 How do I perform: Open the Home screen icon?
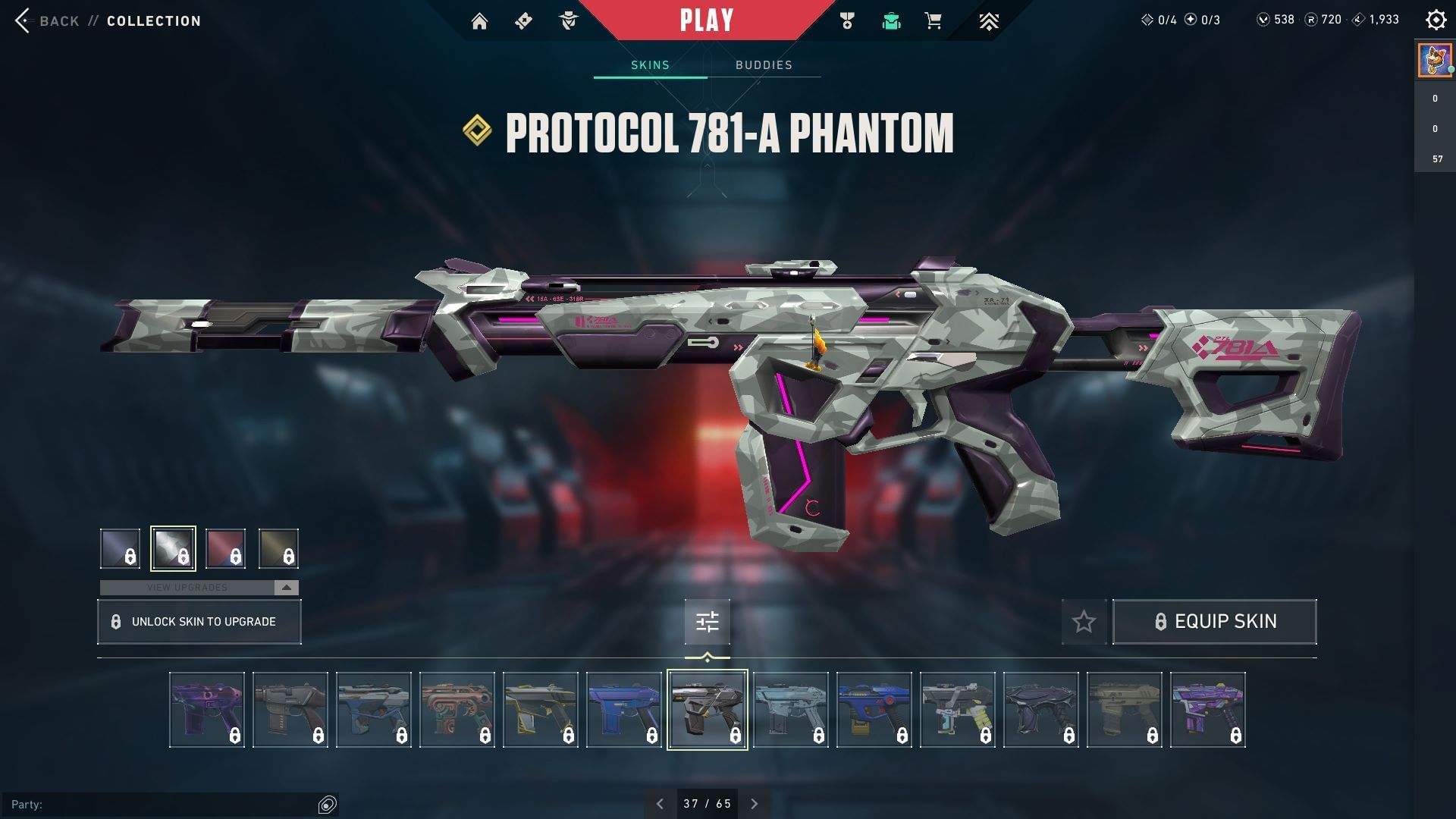coord(481,20)
